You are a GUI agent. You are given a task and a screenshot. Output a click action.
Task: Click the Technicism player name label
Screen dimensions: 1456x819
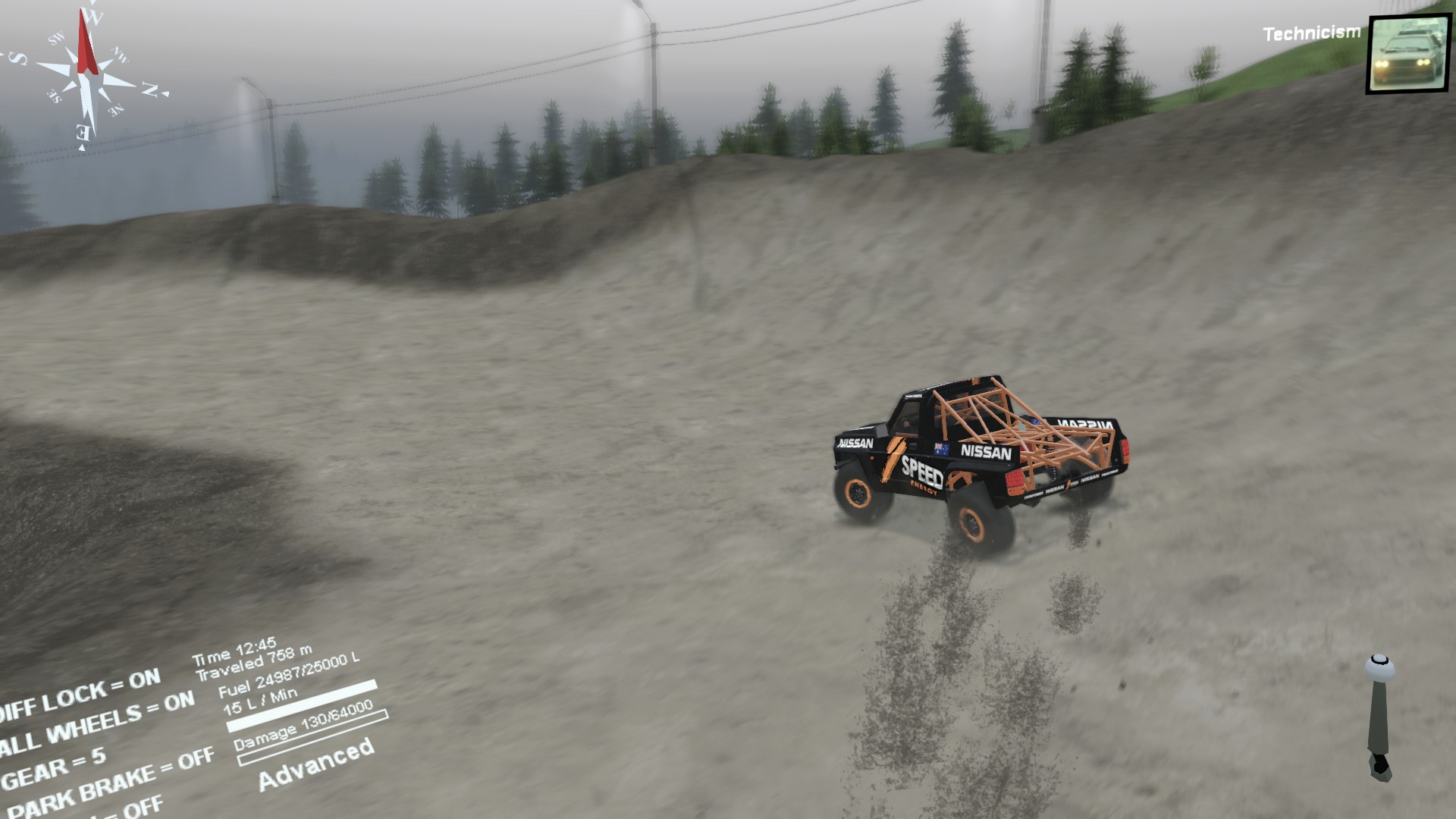[1310, 32]
